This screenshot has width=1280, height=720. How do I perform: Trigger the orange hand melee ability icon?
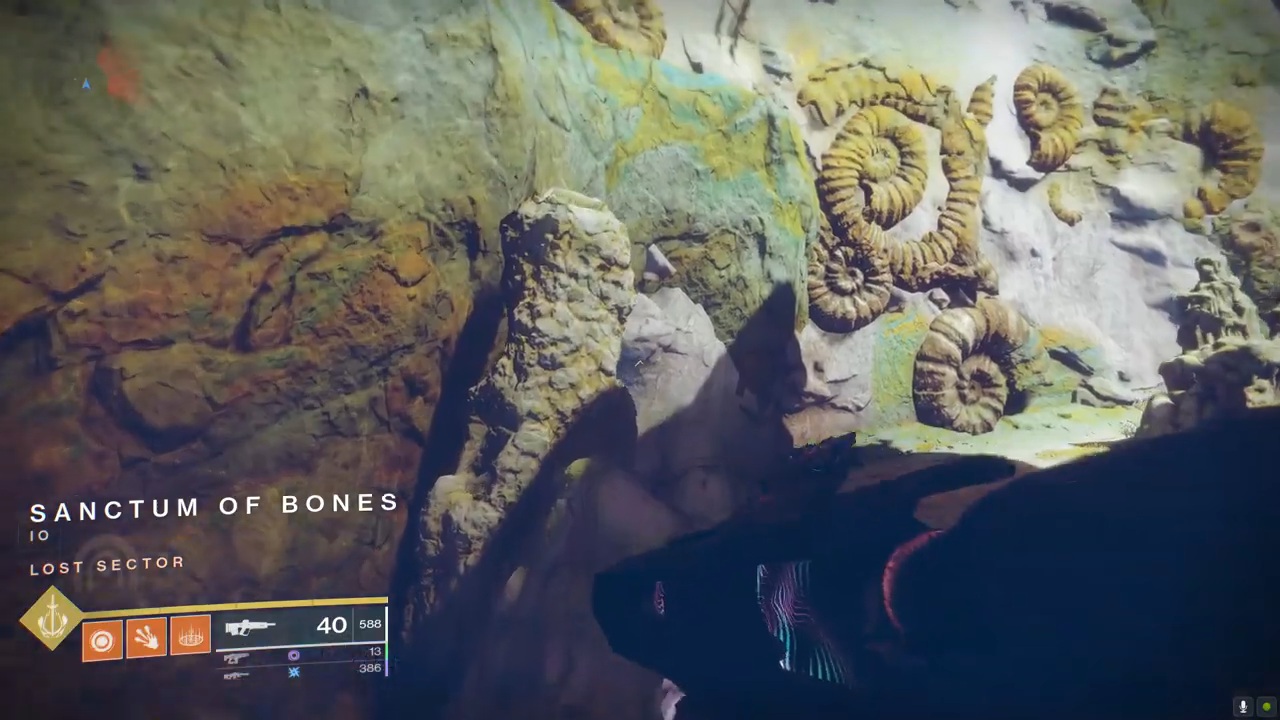146,638
